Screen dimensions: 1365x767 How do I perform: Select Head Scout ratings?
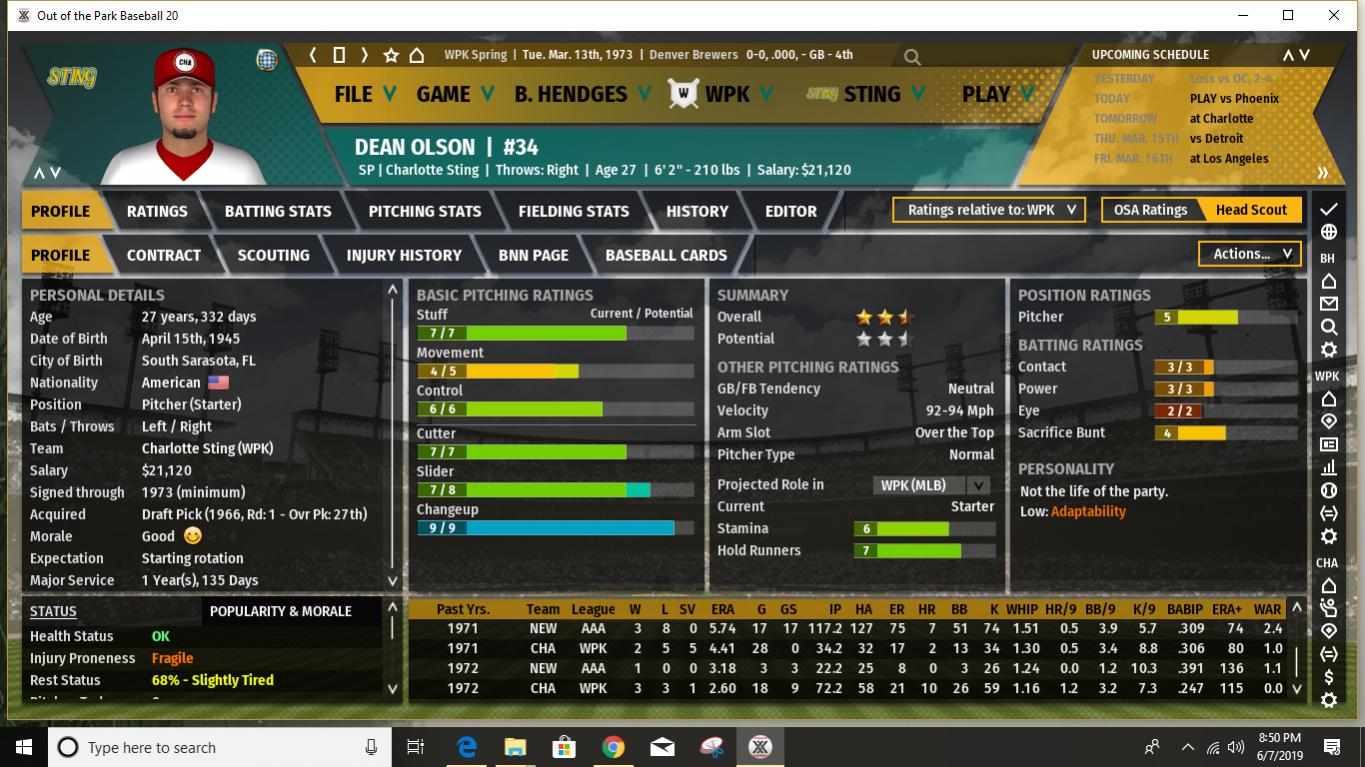[x=1251, y=210]
